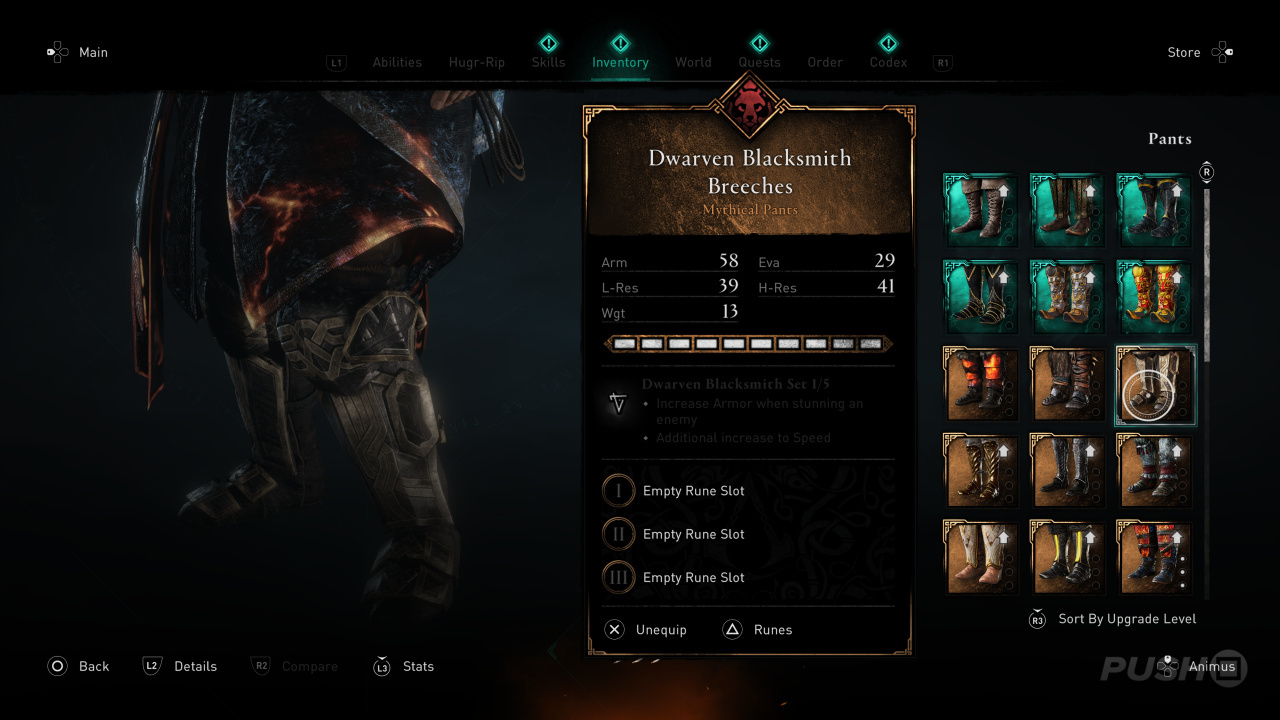Switch to the Abilities tab
Image resolution: width=1280 pixels, height=720 pixels.
(397, 62)
